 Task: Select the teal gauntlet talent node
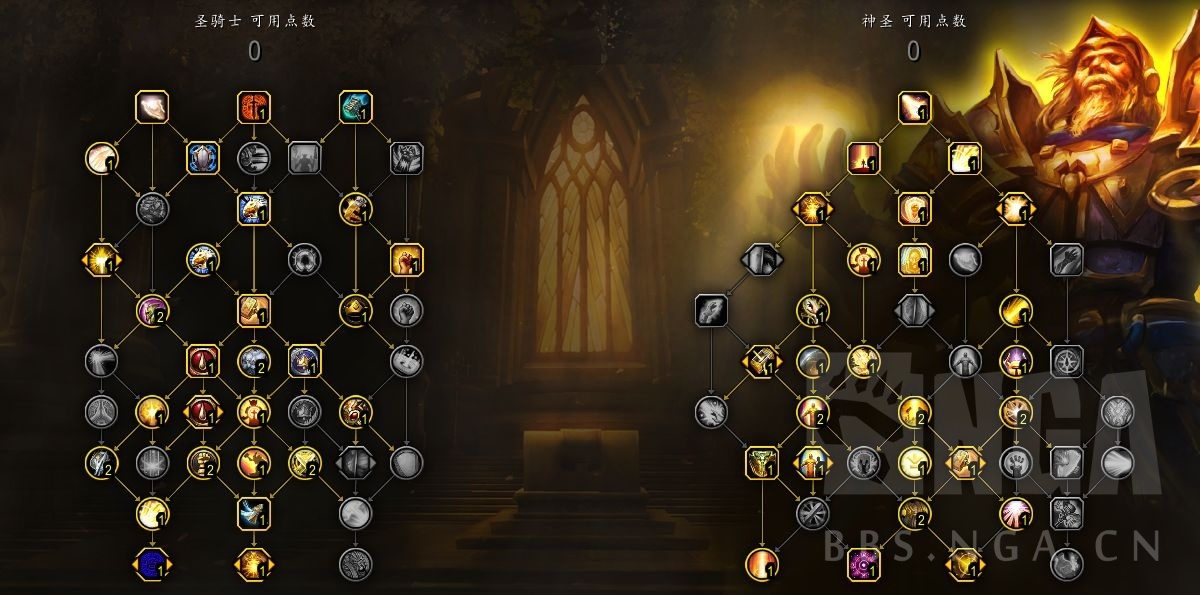355,105
